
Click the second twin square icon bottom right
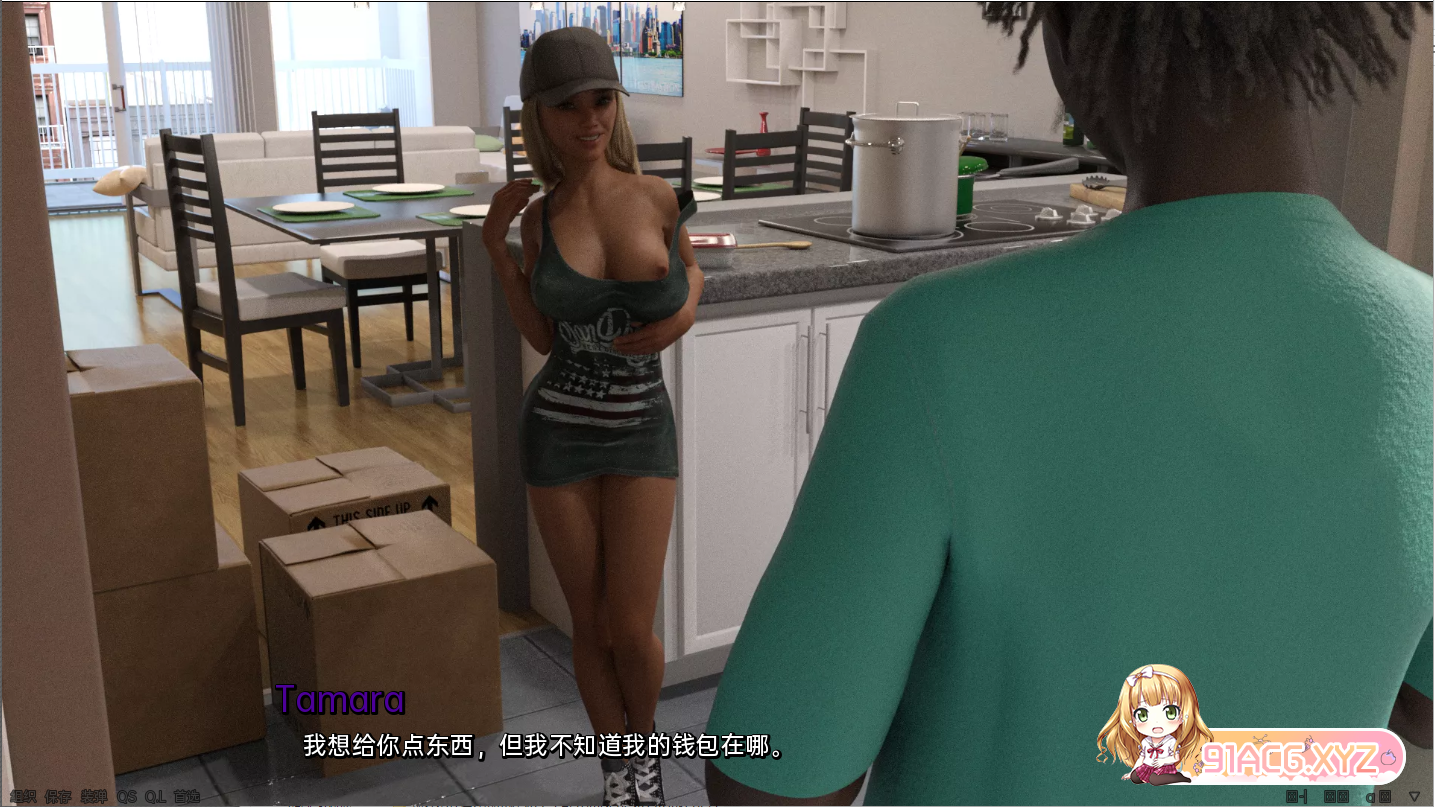coord(1343,796)
